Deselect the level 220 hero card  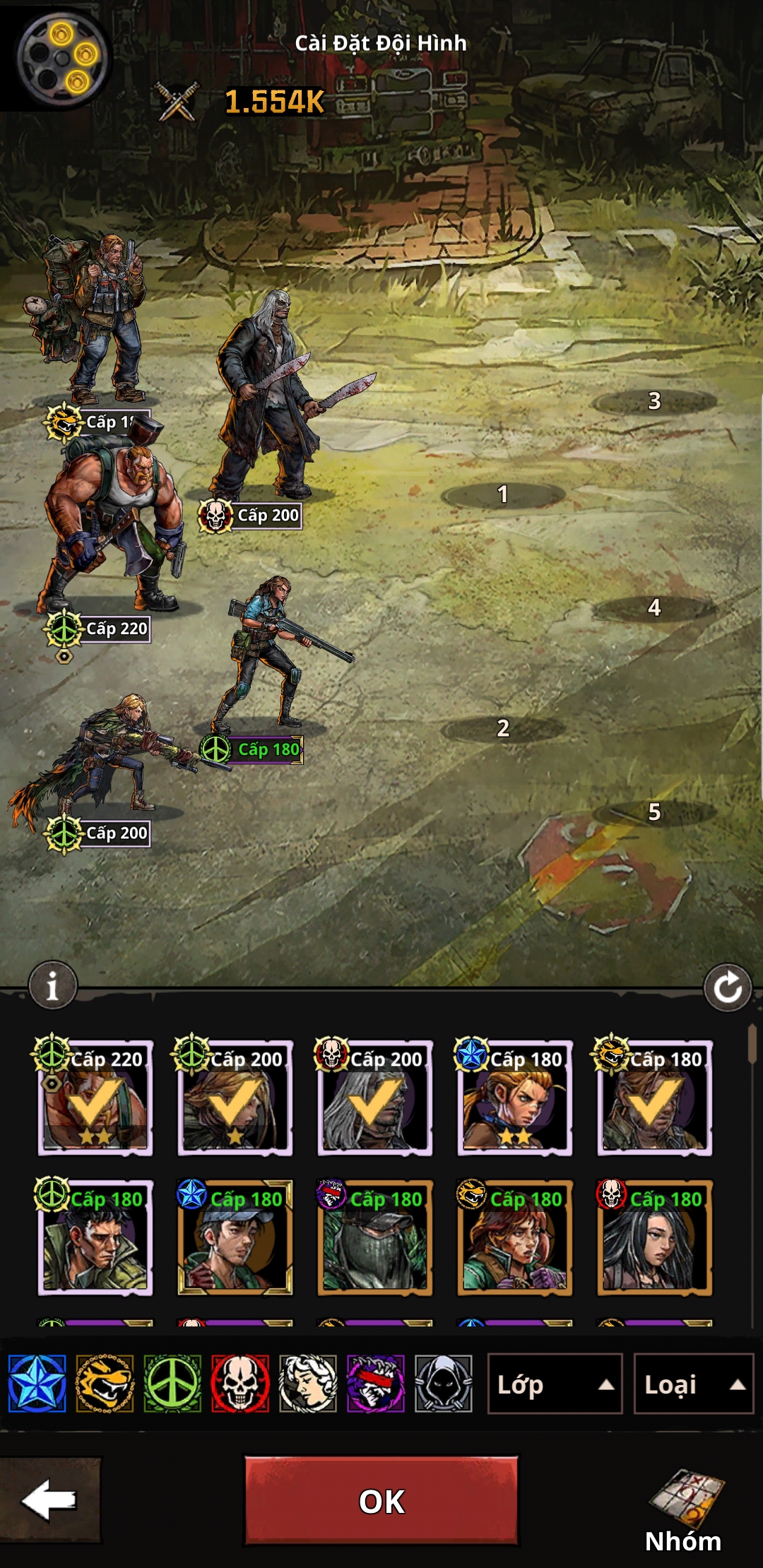(x=95, y=1099)
